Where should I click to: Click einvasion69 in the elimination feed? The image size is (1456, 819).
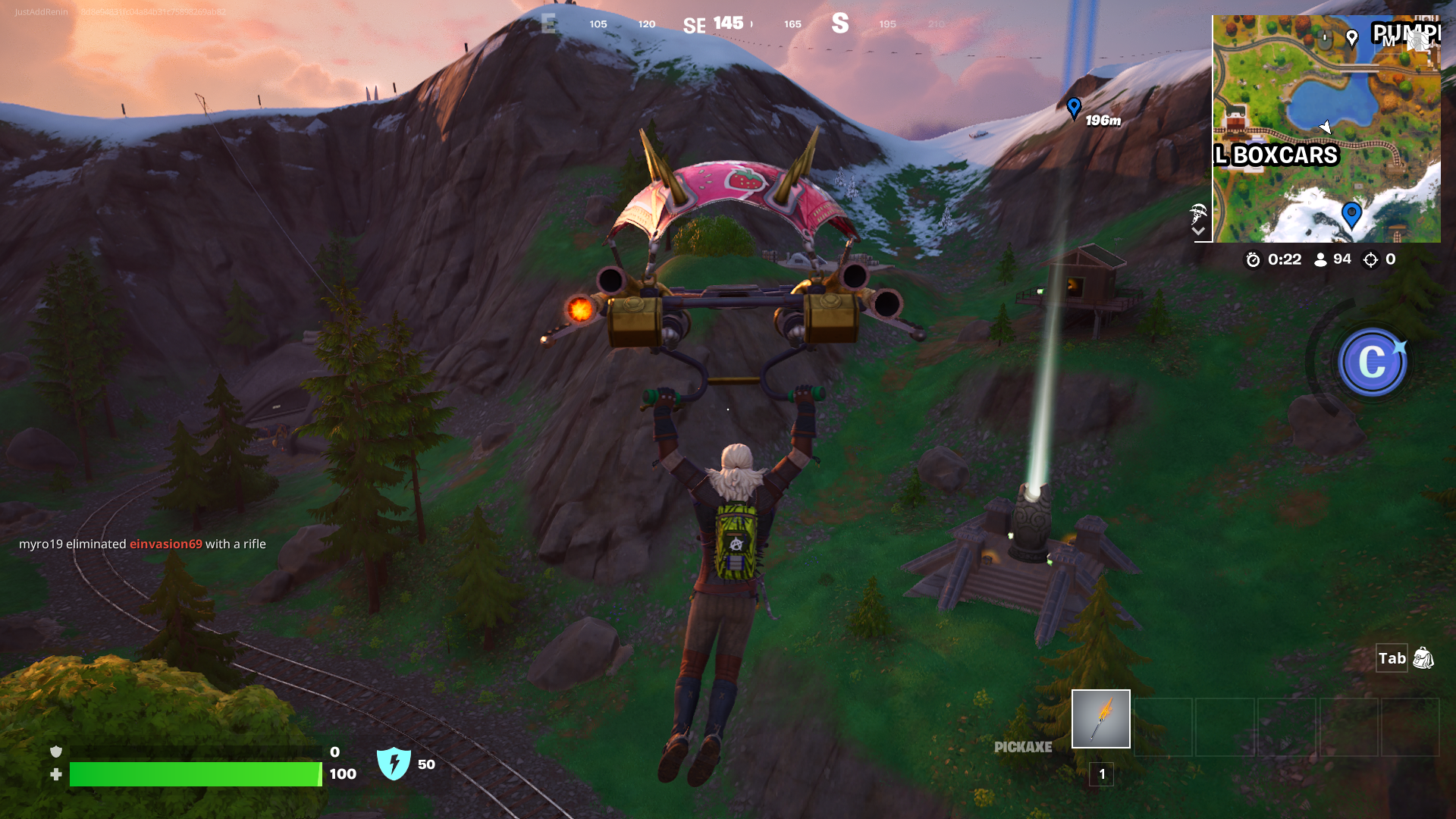pos(165,544)
